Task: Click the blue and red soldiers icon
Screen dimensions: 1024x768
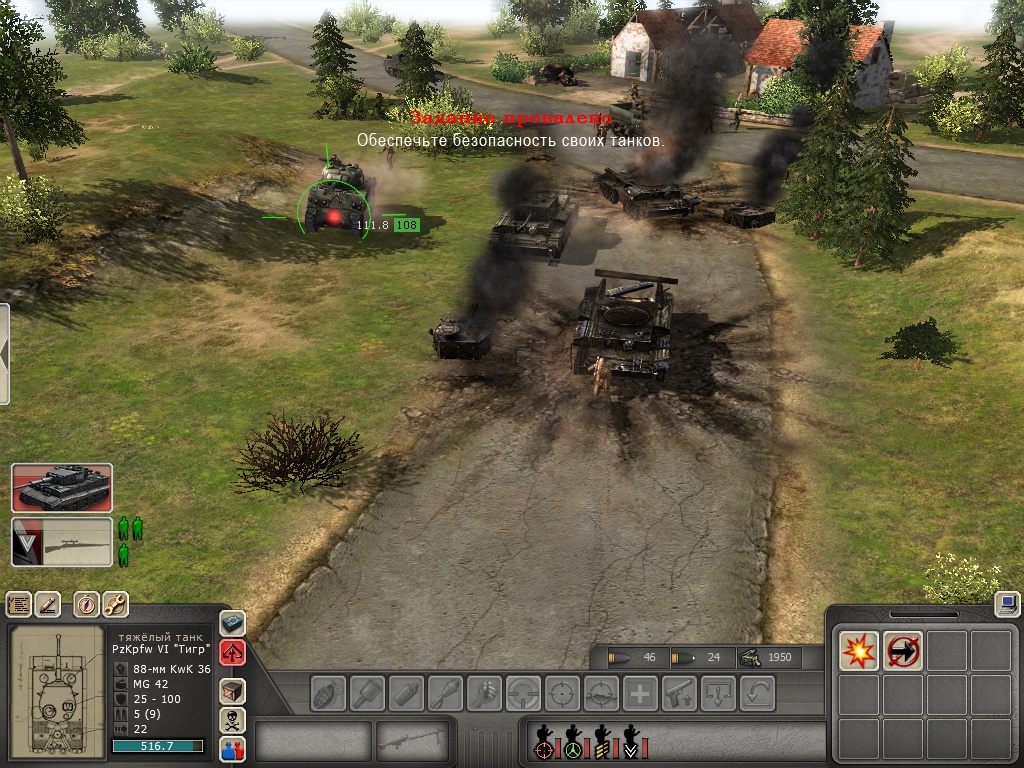Action: [232, 749]
